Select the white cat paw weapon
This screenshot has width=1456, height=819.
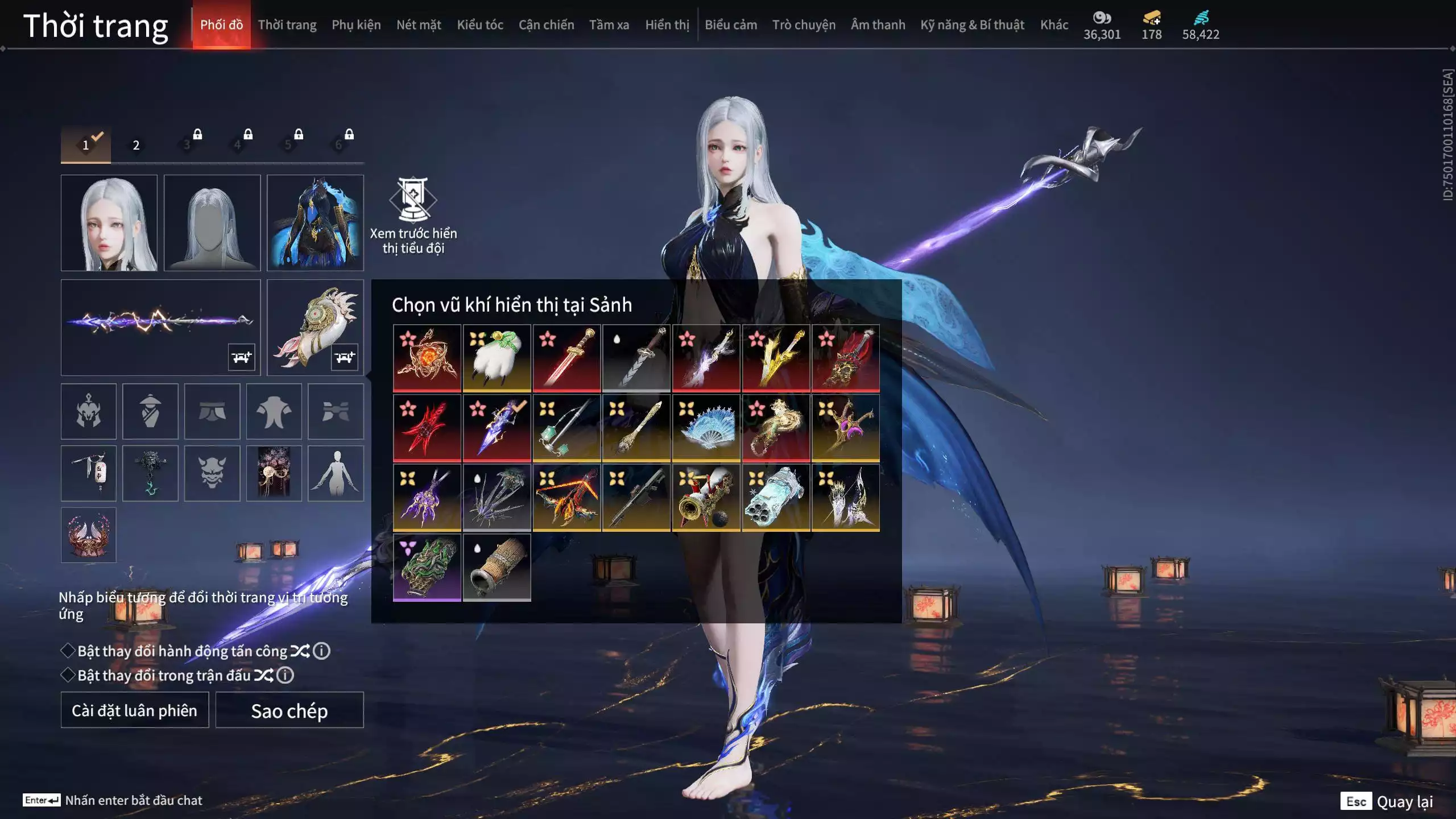click(x=497, y=358)
